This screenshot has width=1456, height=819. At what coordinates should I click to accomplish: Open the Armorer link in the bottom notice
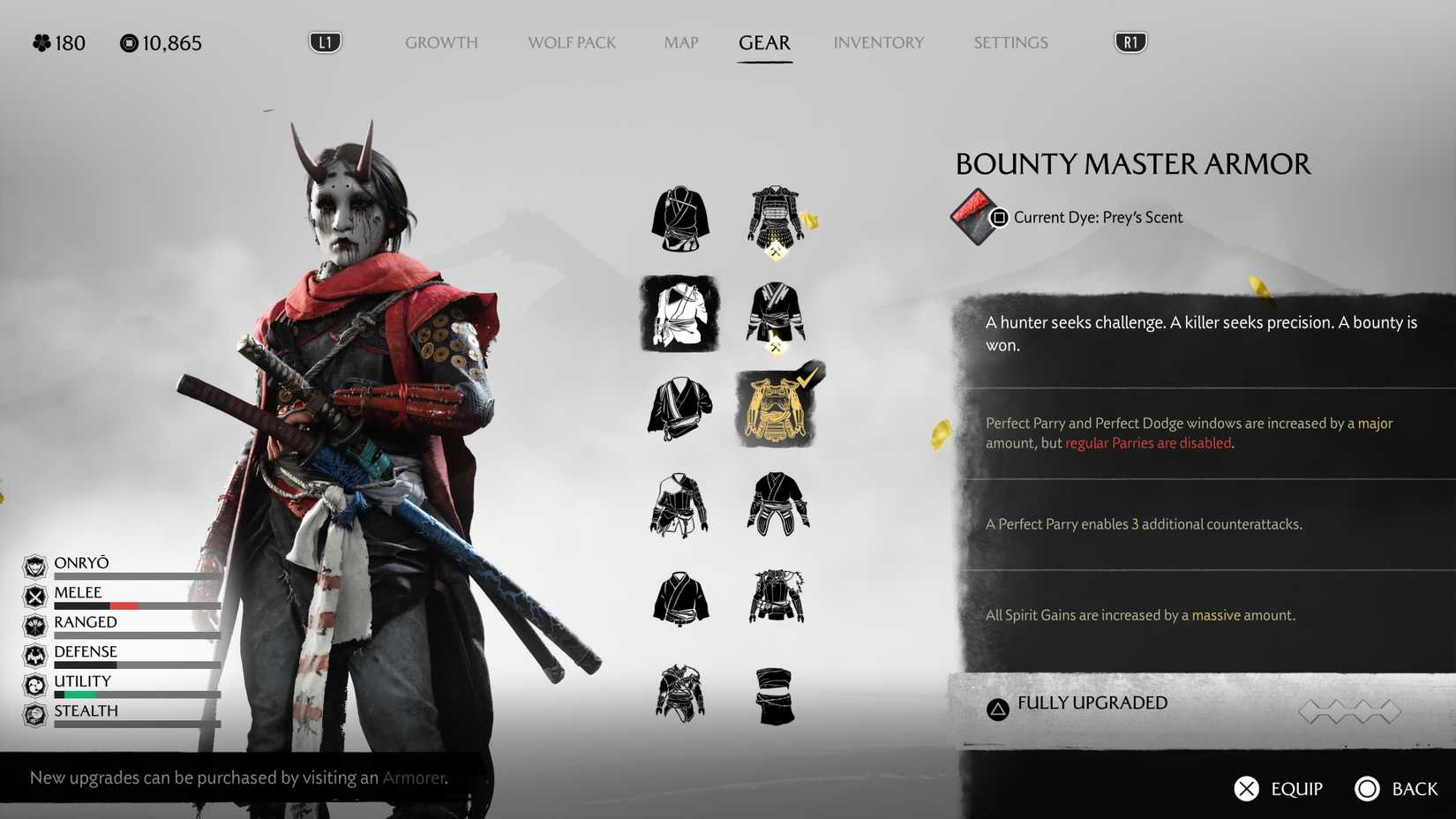point(414,778)
